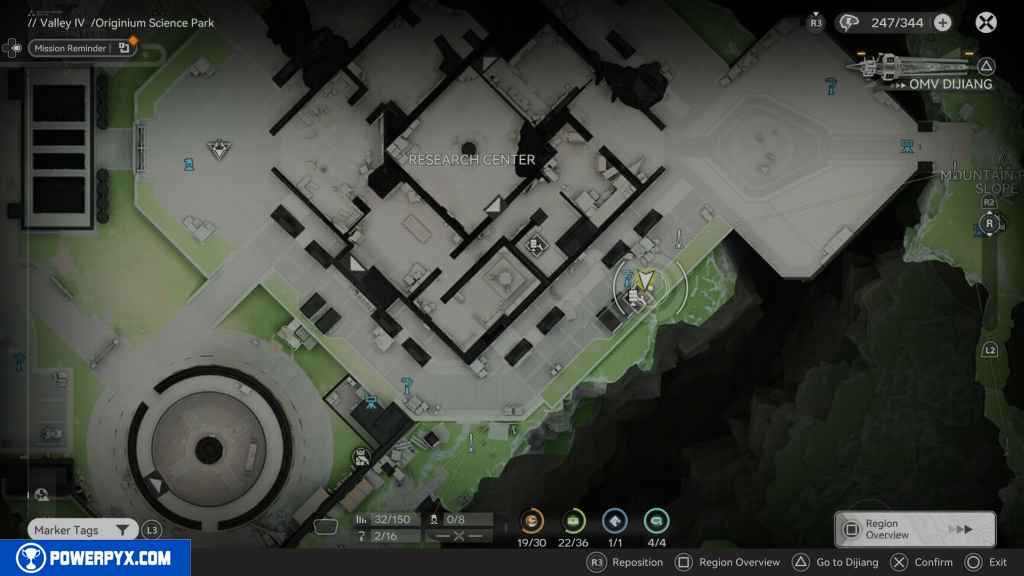Viewport: 1024px width, 576px height.
Task: Open the Region Overview panel
Action: tap(914, 529)
